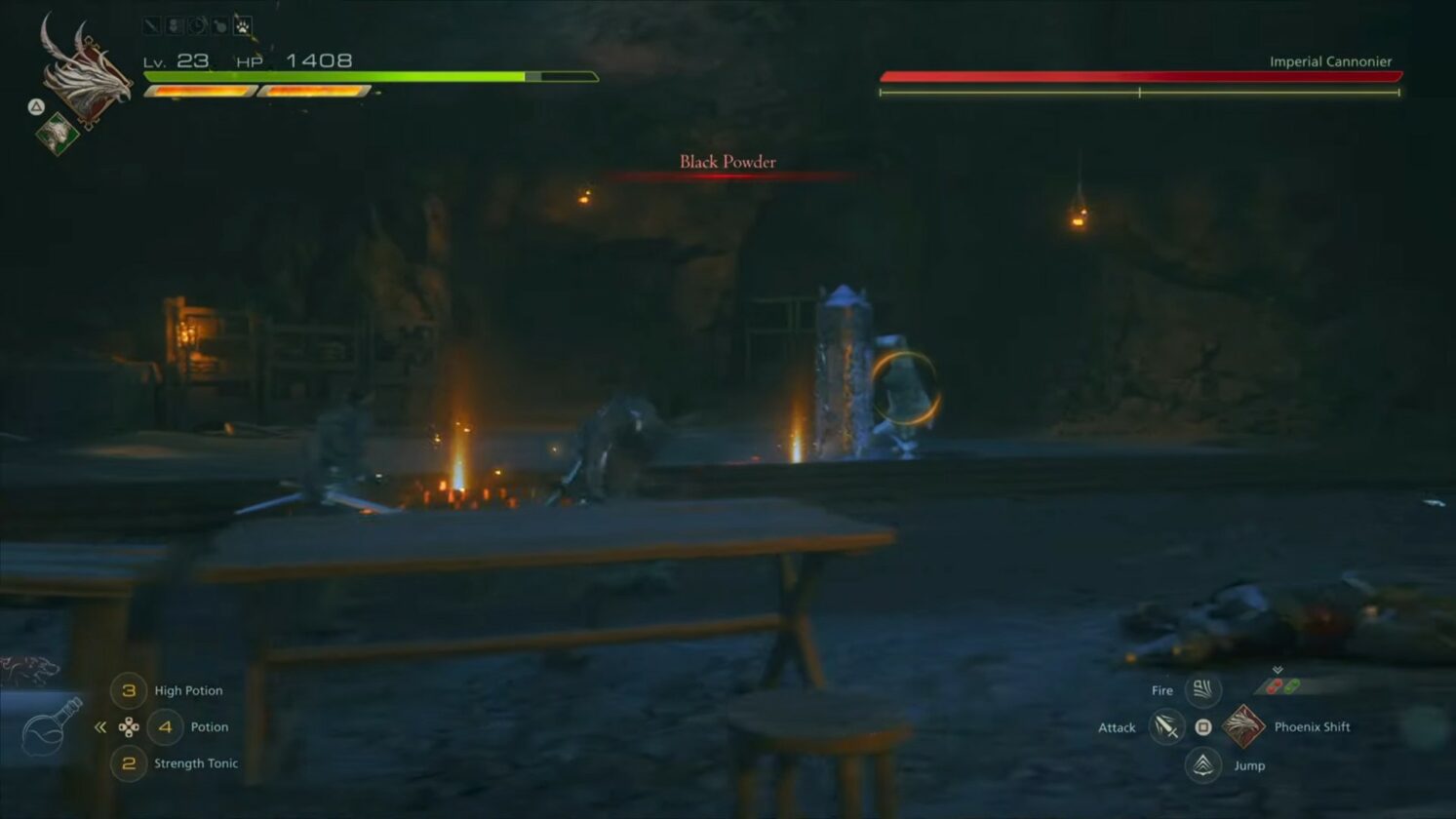This screenshot has width=1456, height=819.
Task: Click the d-pad selector between item shortcuts
Action: [x=130, y=727]
